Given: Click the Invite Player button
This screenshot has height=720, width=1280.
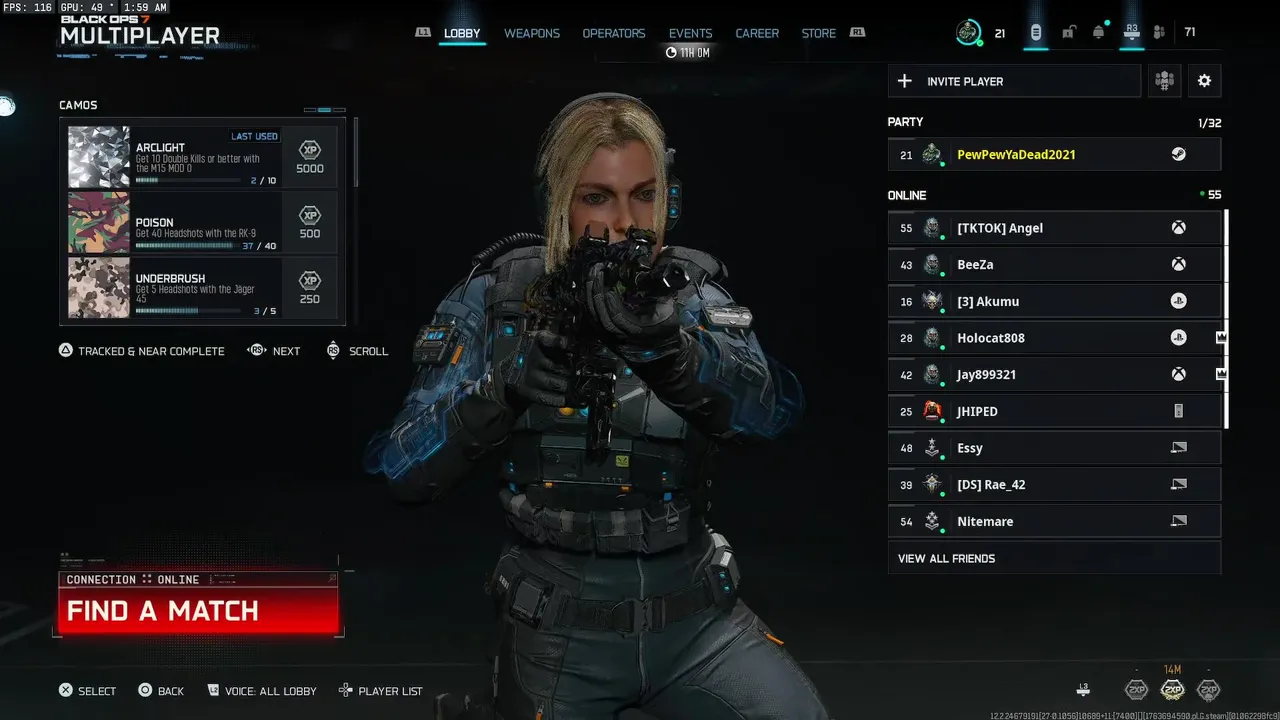Looking at the screenshot, I should point(1014,81).
